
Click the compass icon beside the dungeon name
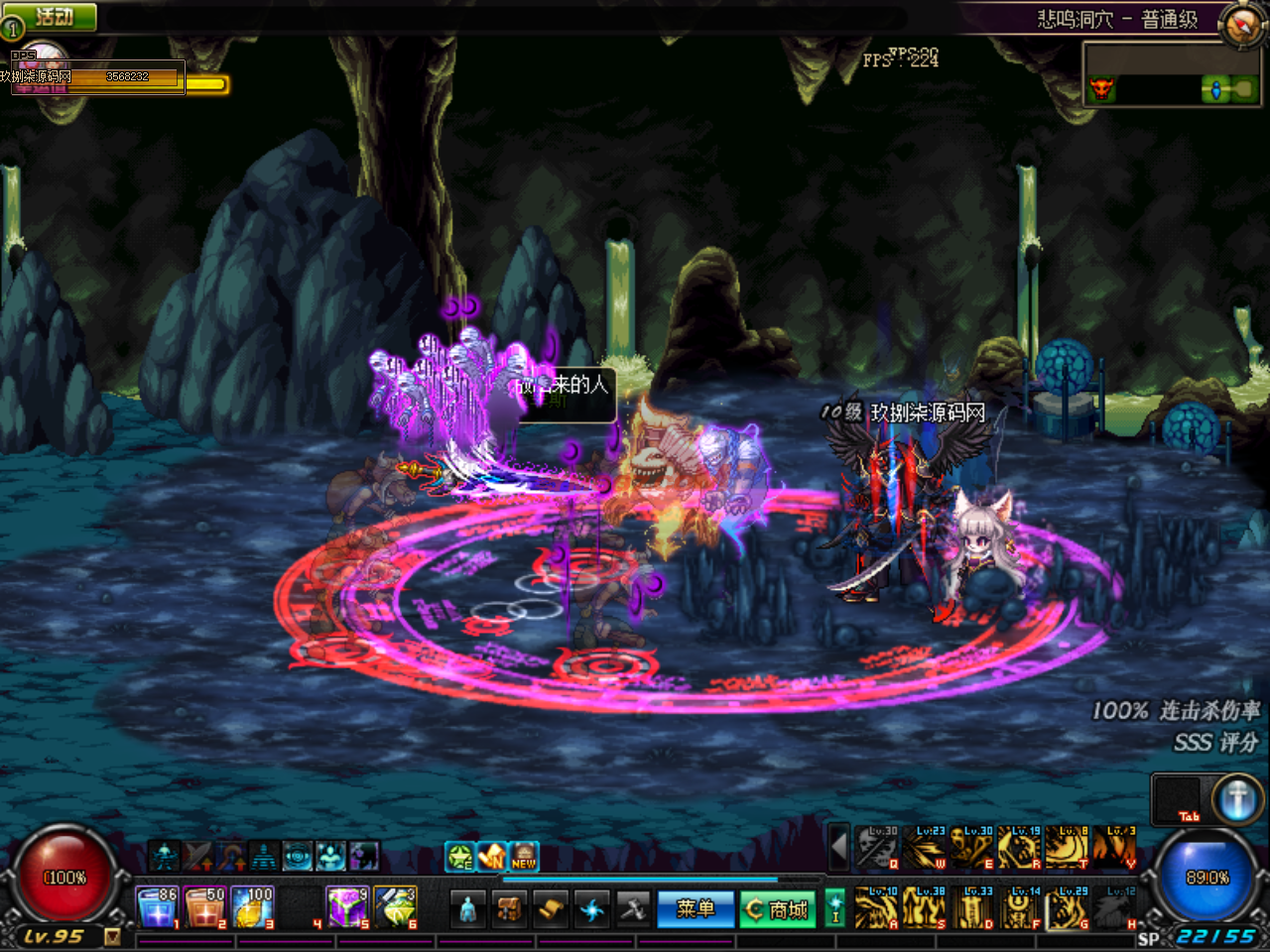click(1240, 24)
